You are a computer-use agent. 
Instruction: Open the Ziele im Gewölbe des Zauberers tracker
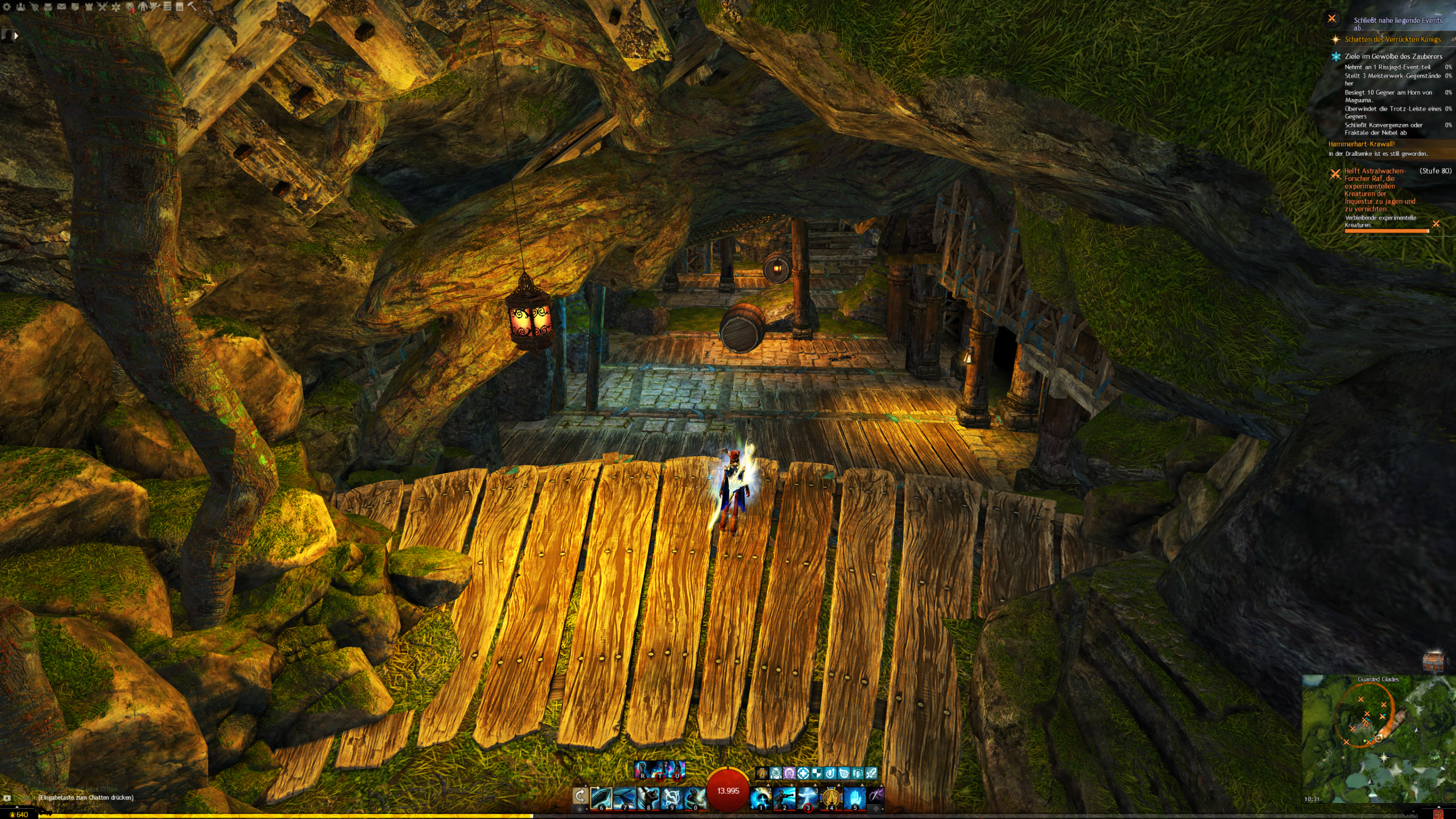(1393, 56)
